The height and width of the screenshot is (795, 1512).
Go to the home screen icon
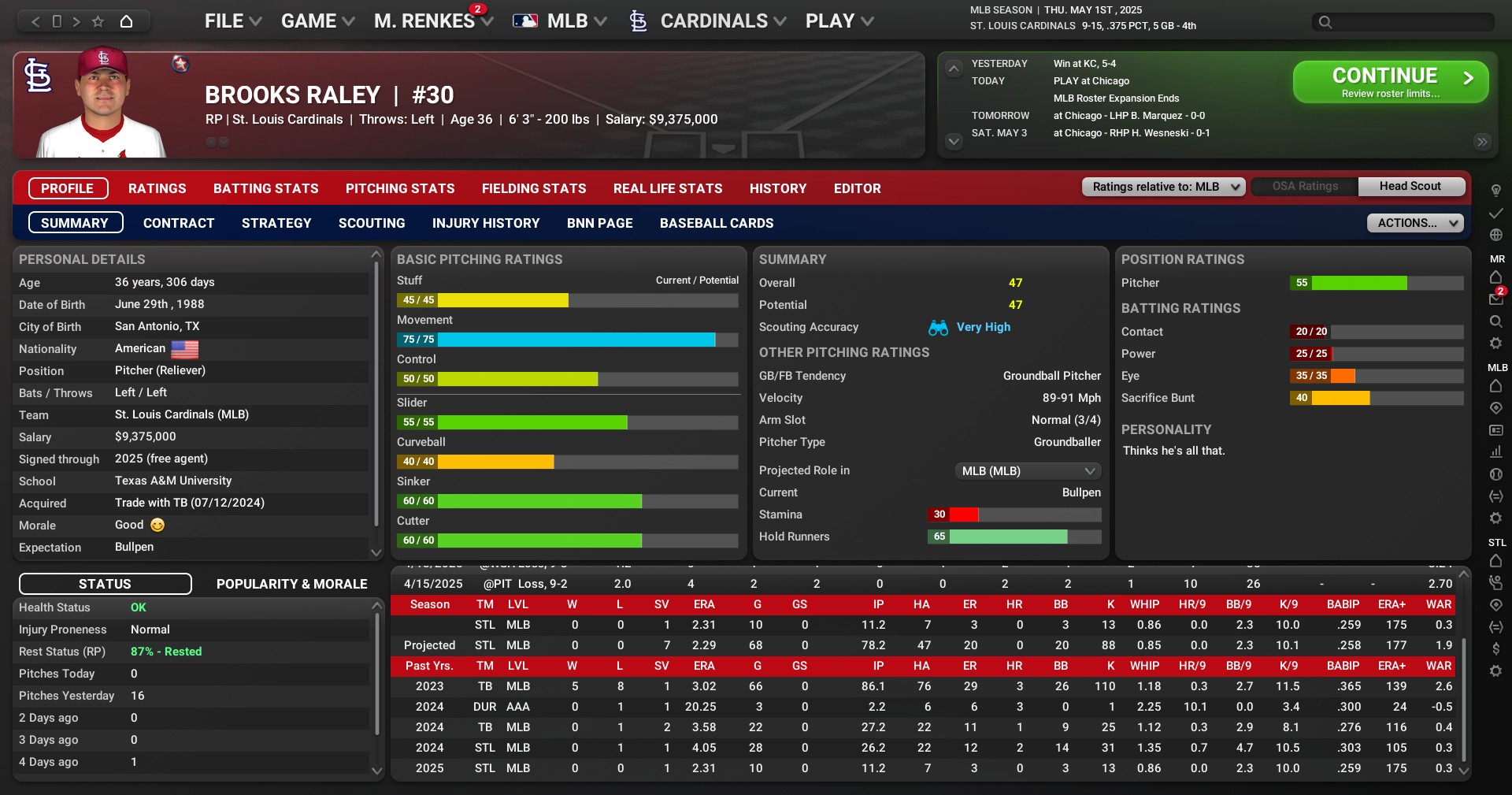pyautogui.click(x=126, y=21)
